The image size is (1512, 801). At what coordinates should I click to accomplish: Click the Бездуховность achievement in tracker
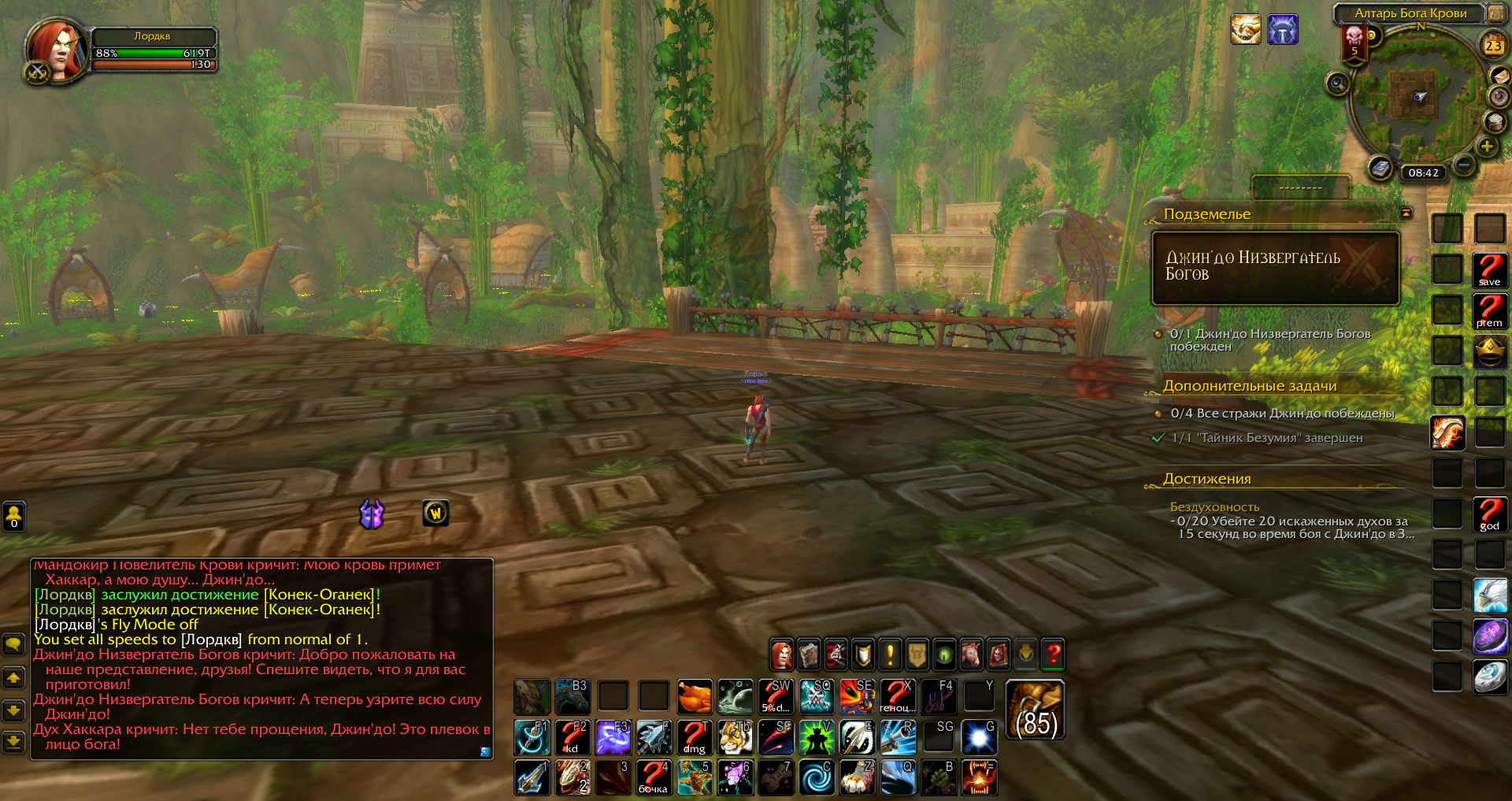1214,507
